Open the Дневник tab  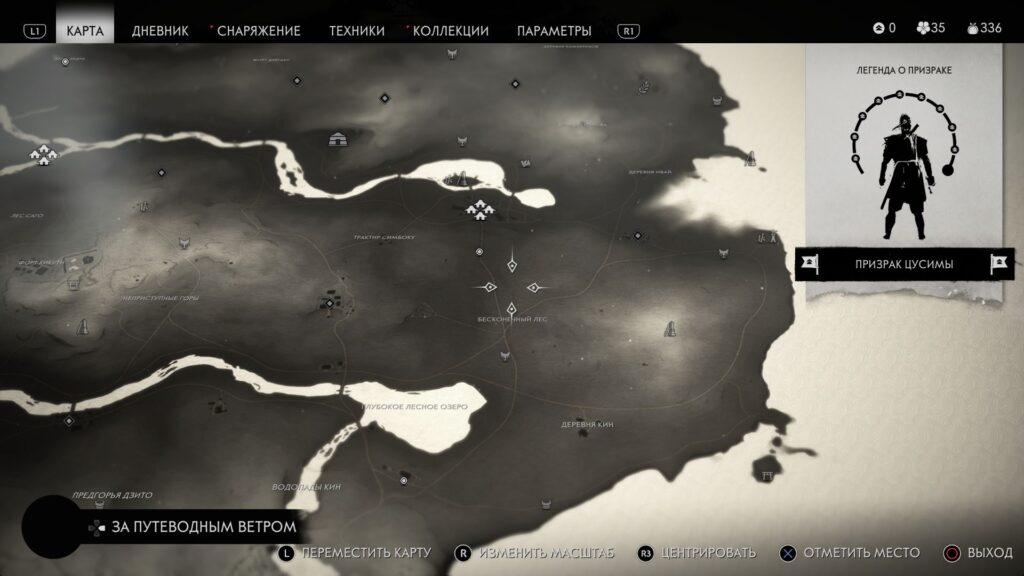coord(159,30)
